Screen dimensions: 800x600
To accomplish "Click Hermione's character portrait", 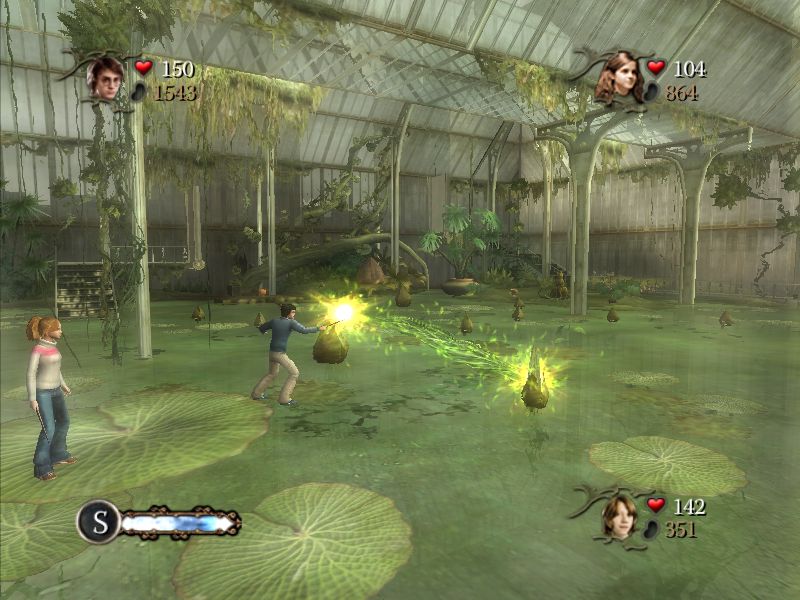I will click(x=620, y=77).
